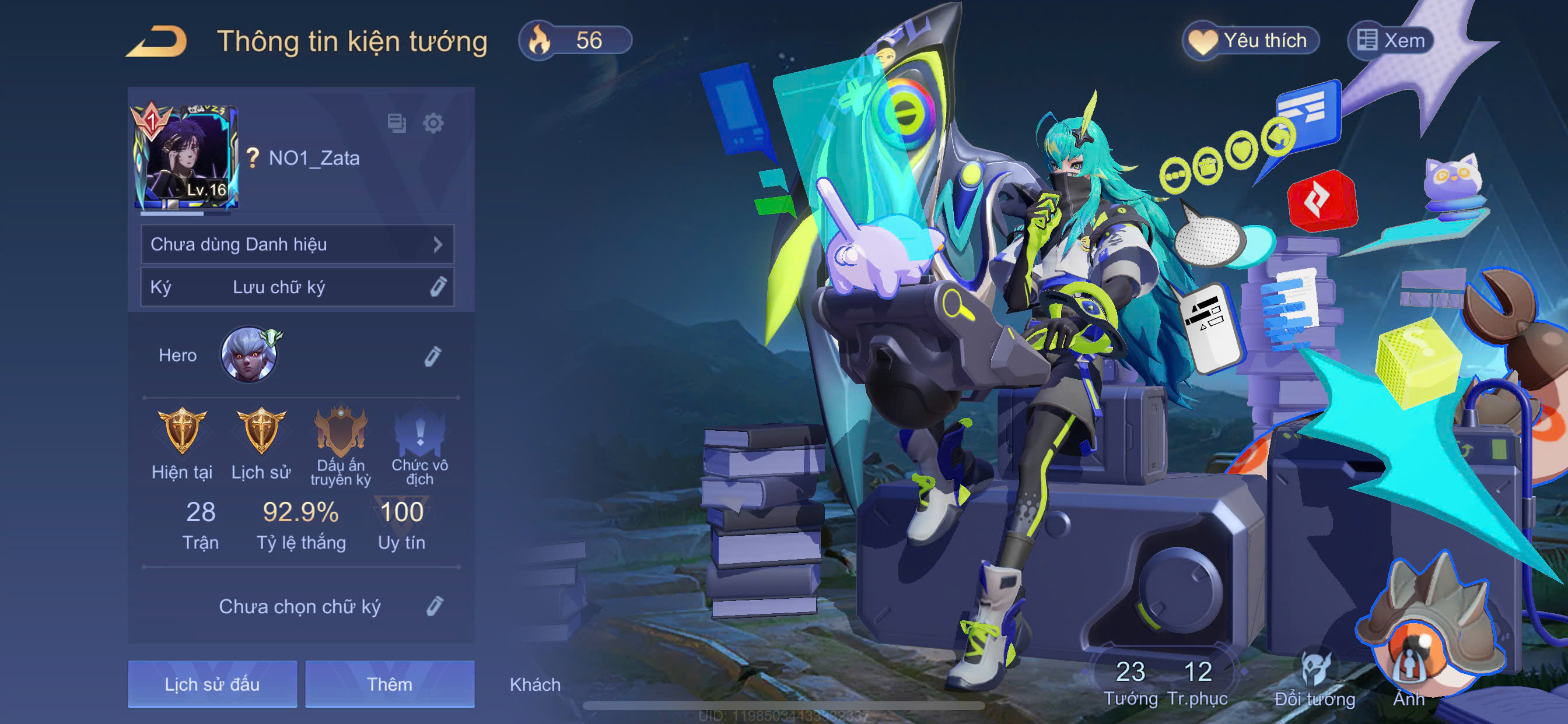Edit the Chưa chọn chữ ký entry
The width and height of the screenshot is (1568, 724).
tap(434, 606)
